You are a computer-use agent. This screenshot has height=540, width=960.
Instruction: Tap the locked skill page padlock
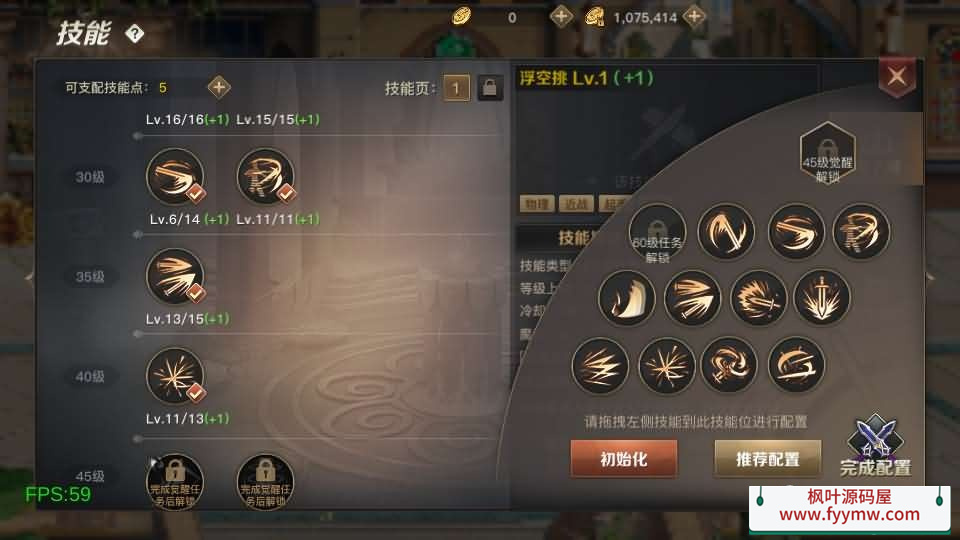click(490, 88)
